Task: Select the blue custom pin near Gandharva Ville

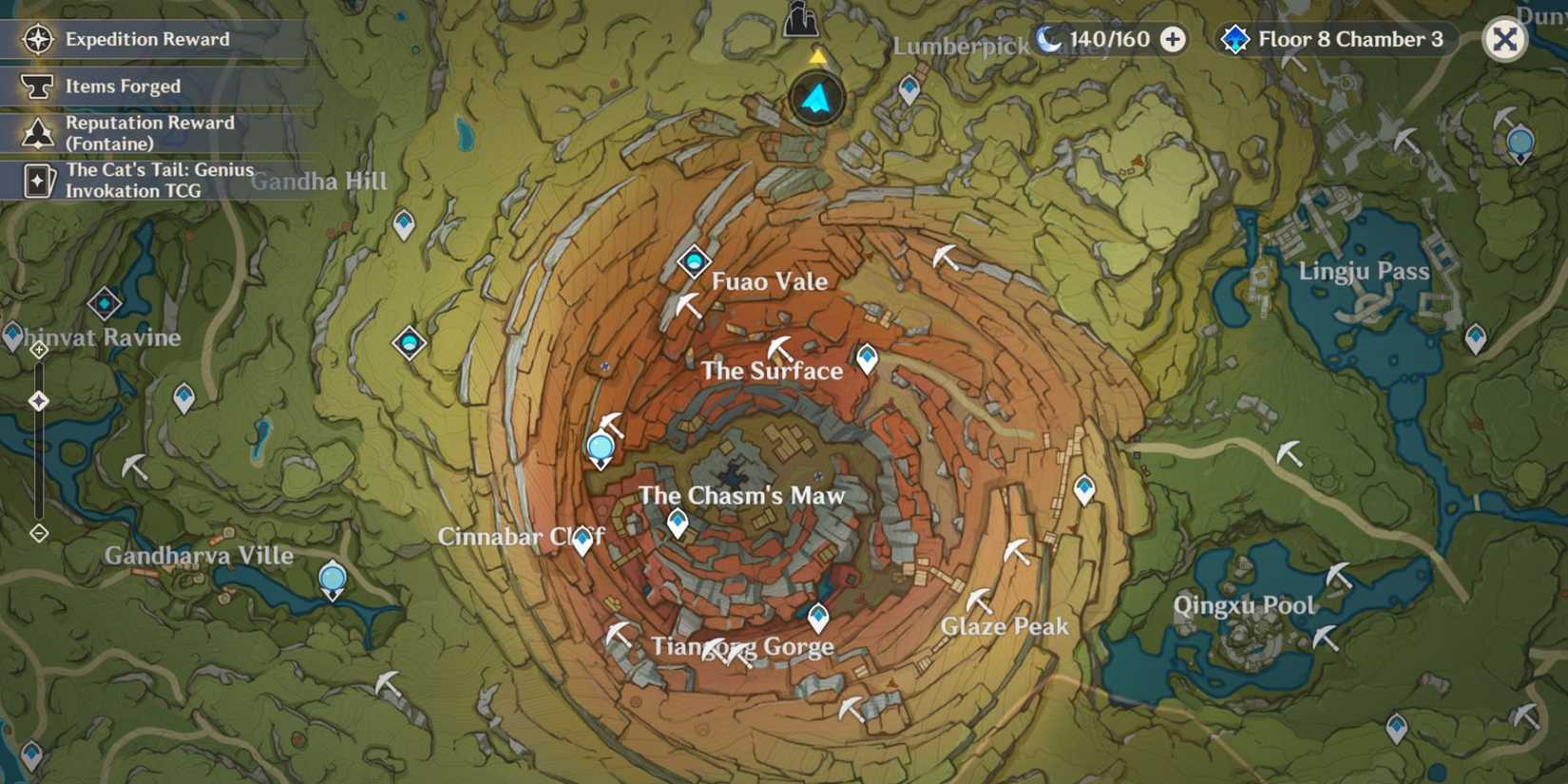Action: (x=333, y=577)
